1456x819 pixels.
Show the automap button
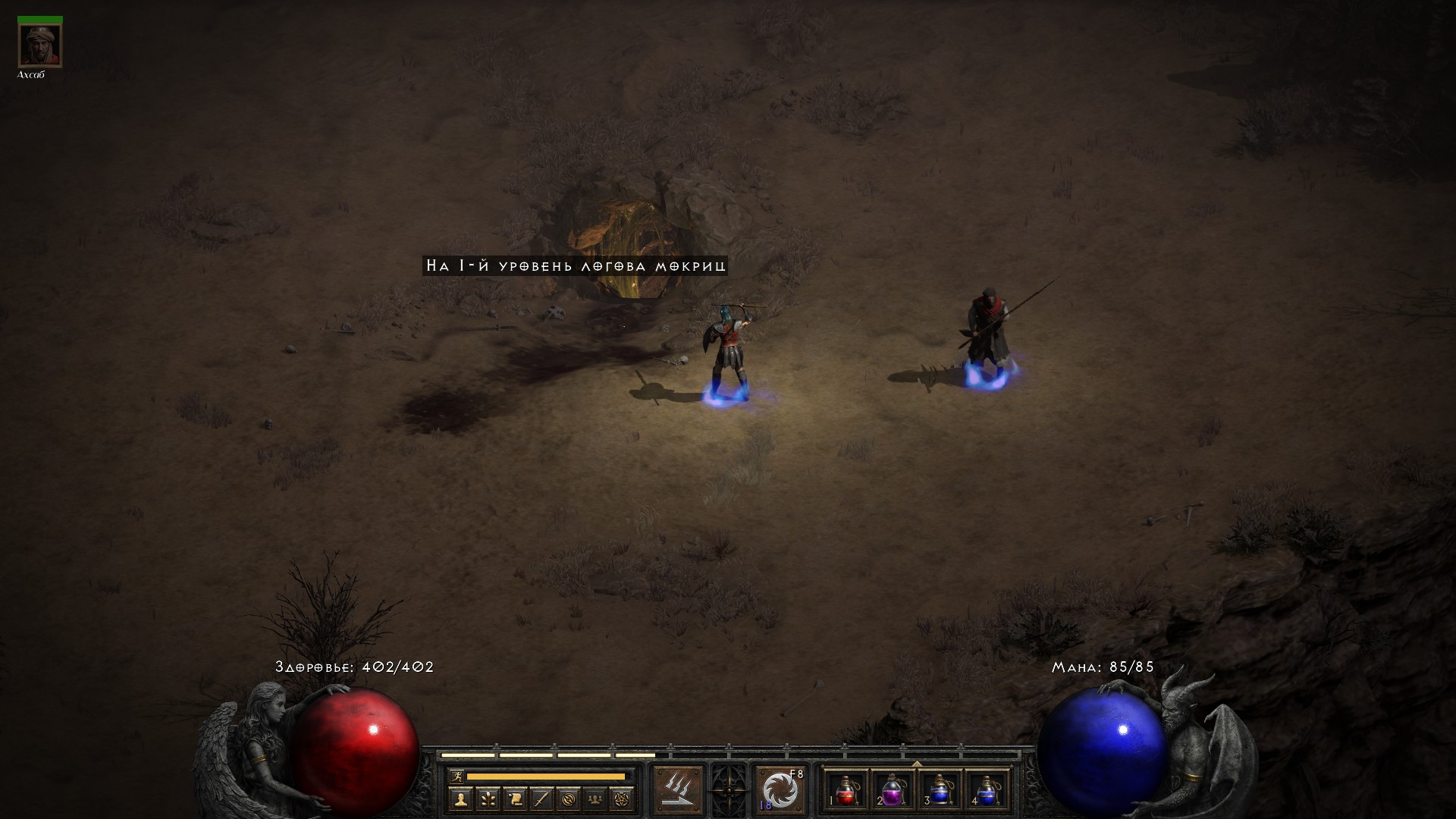pyautogui.click(x=570, y=799)
